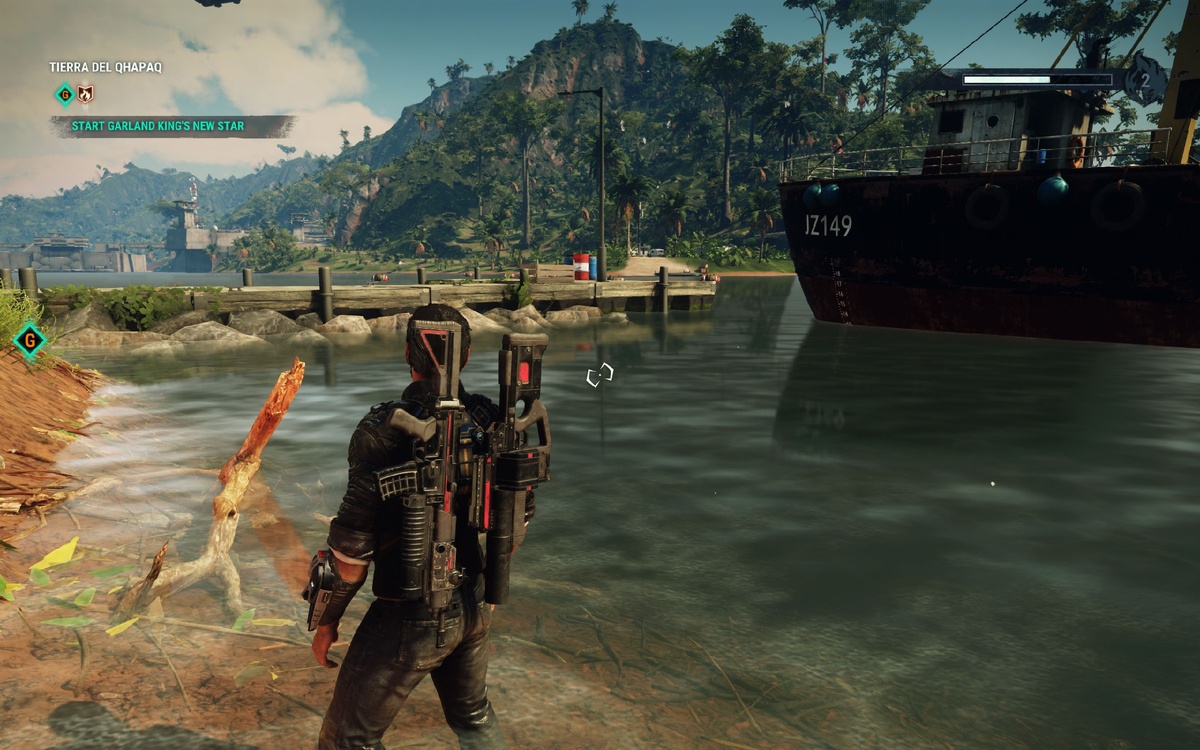Click the green G mission icon under the region name

coord(64,95)
